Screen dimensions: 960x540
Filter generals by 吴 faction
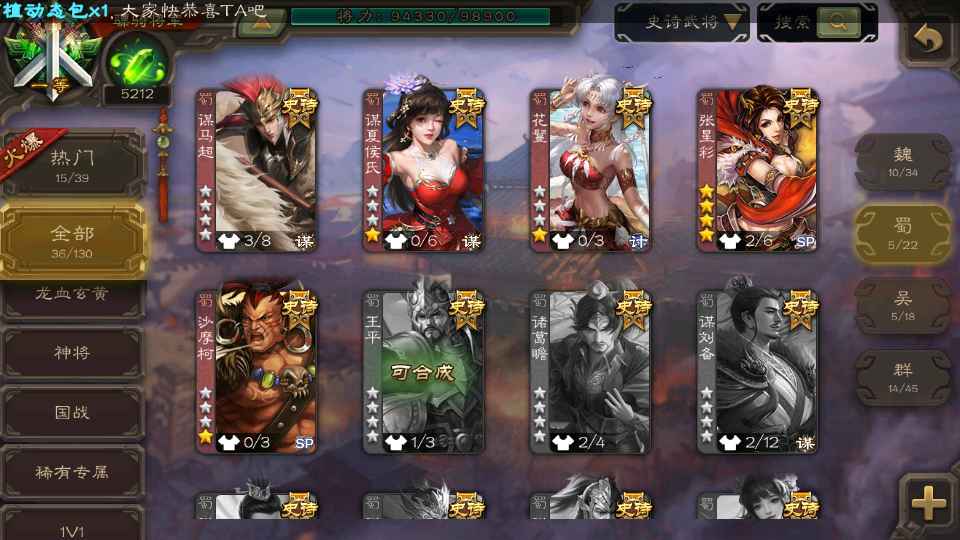[x=903, y=304]
